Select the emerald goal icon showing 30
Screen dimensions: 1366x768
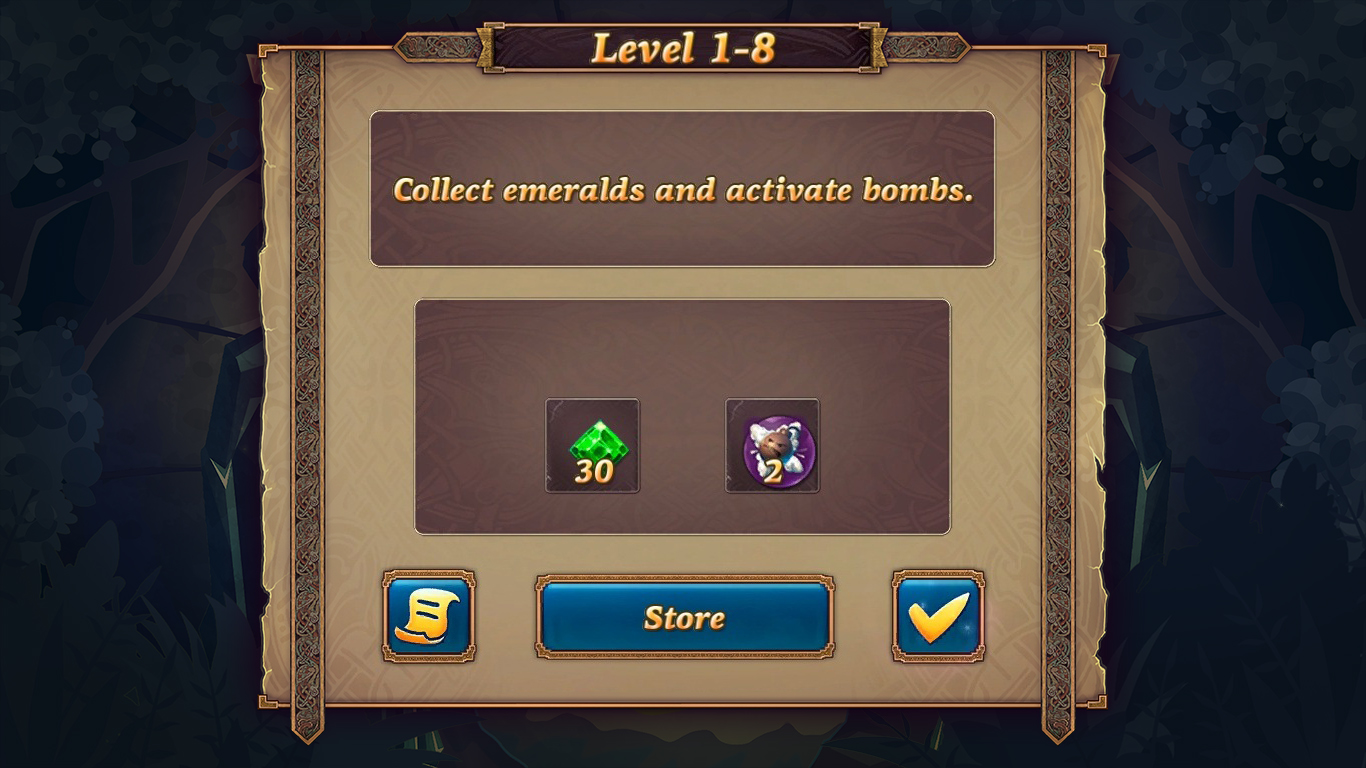click(x=591, y=446)
